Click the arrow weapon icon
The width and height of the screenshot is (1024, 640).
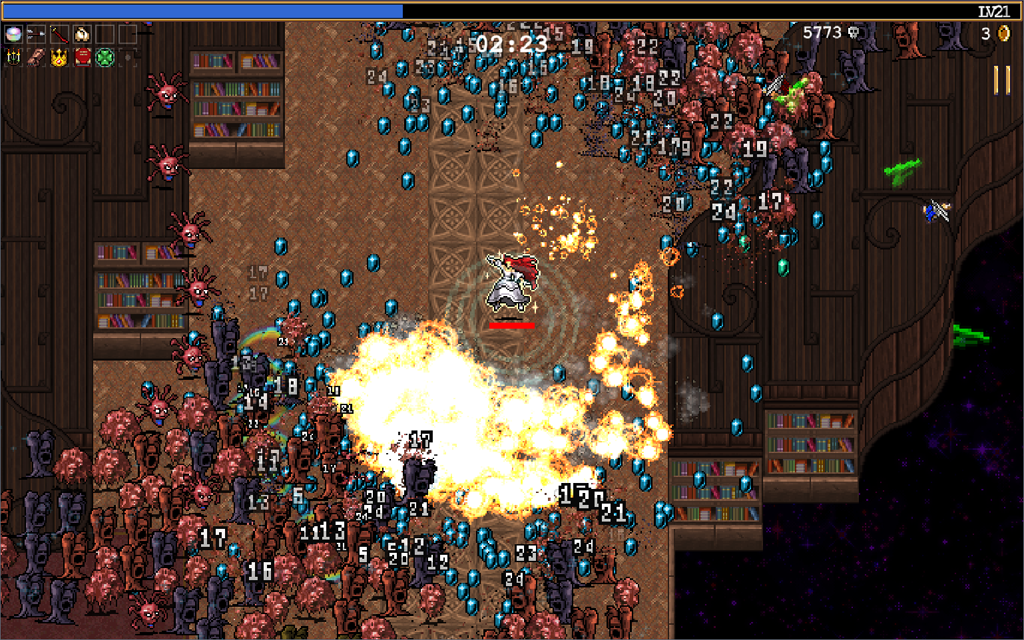(x=37, y=34)
